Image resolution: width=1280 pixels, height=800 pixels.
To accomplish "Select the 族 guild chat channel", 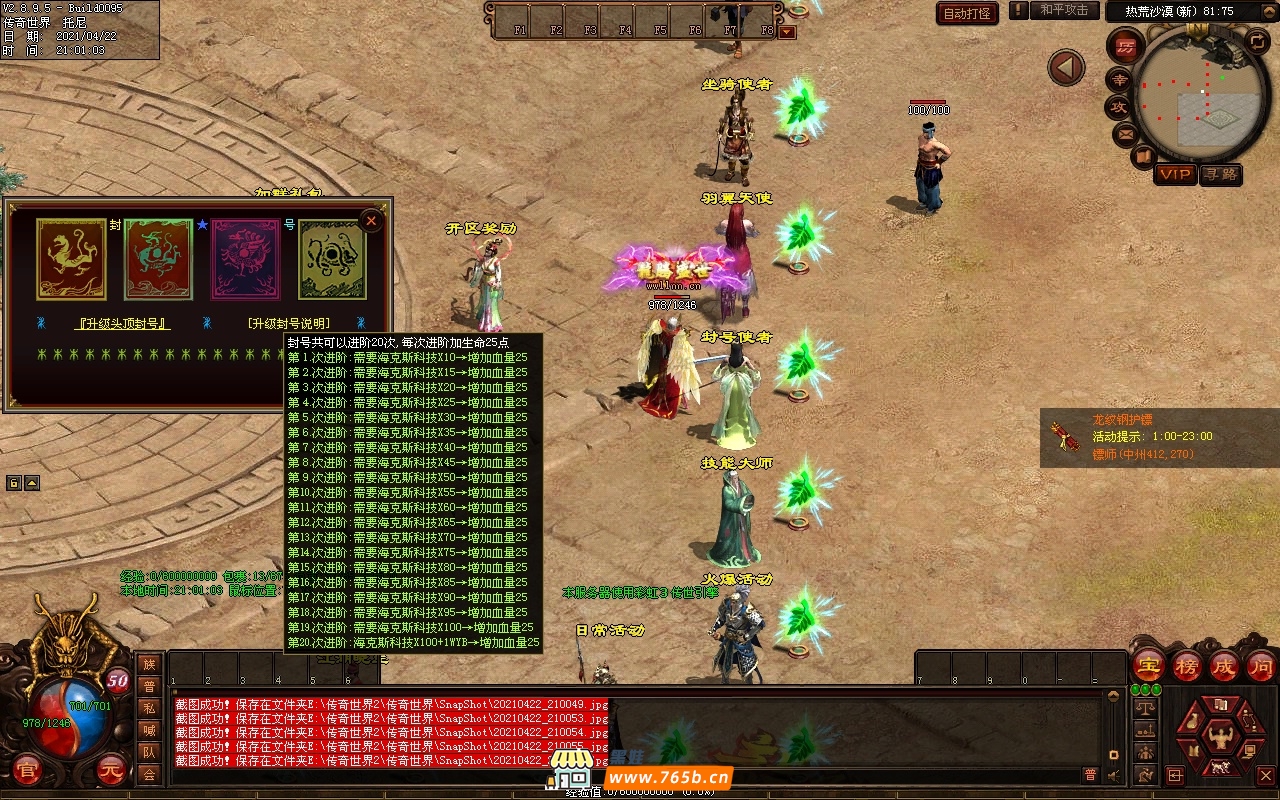I will click(149, 664).
